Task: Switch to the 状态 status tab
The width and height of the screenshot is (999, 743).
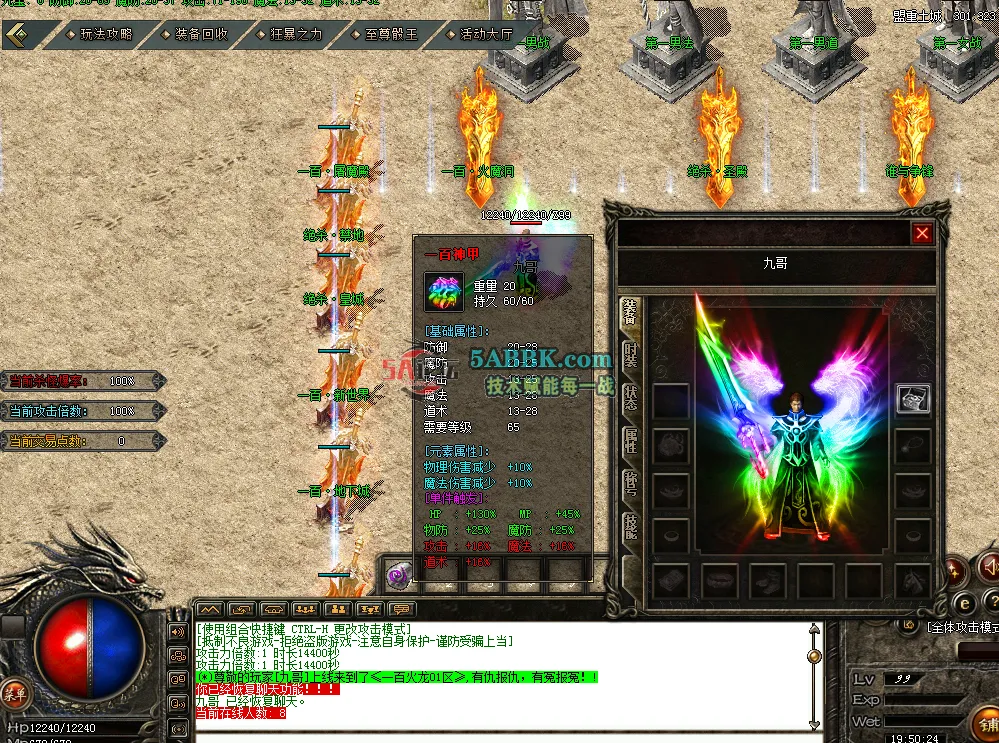Action: click(x=631, y=397)
